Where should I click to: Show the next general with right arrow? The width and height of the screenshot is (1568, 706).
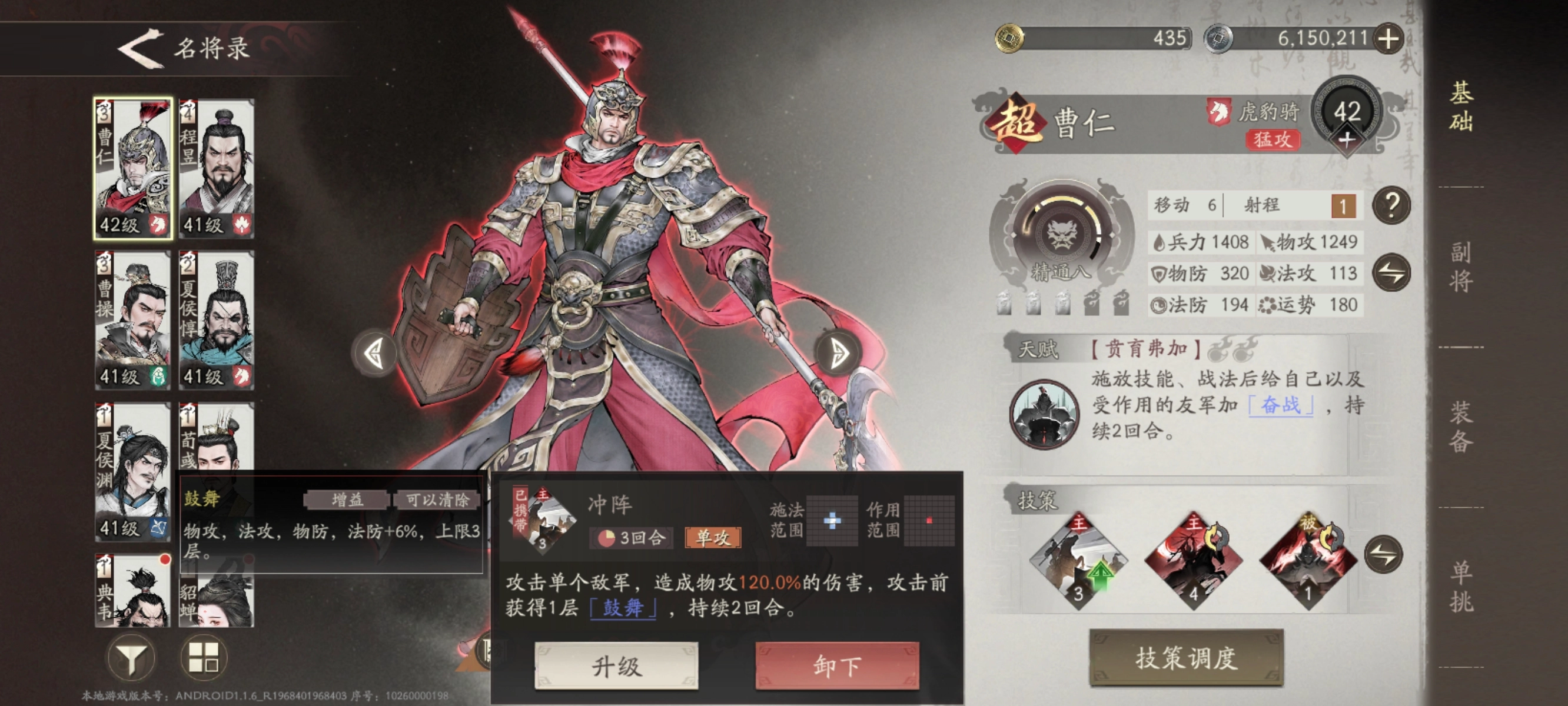(x=838, y=354)
